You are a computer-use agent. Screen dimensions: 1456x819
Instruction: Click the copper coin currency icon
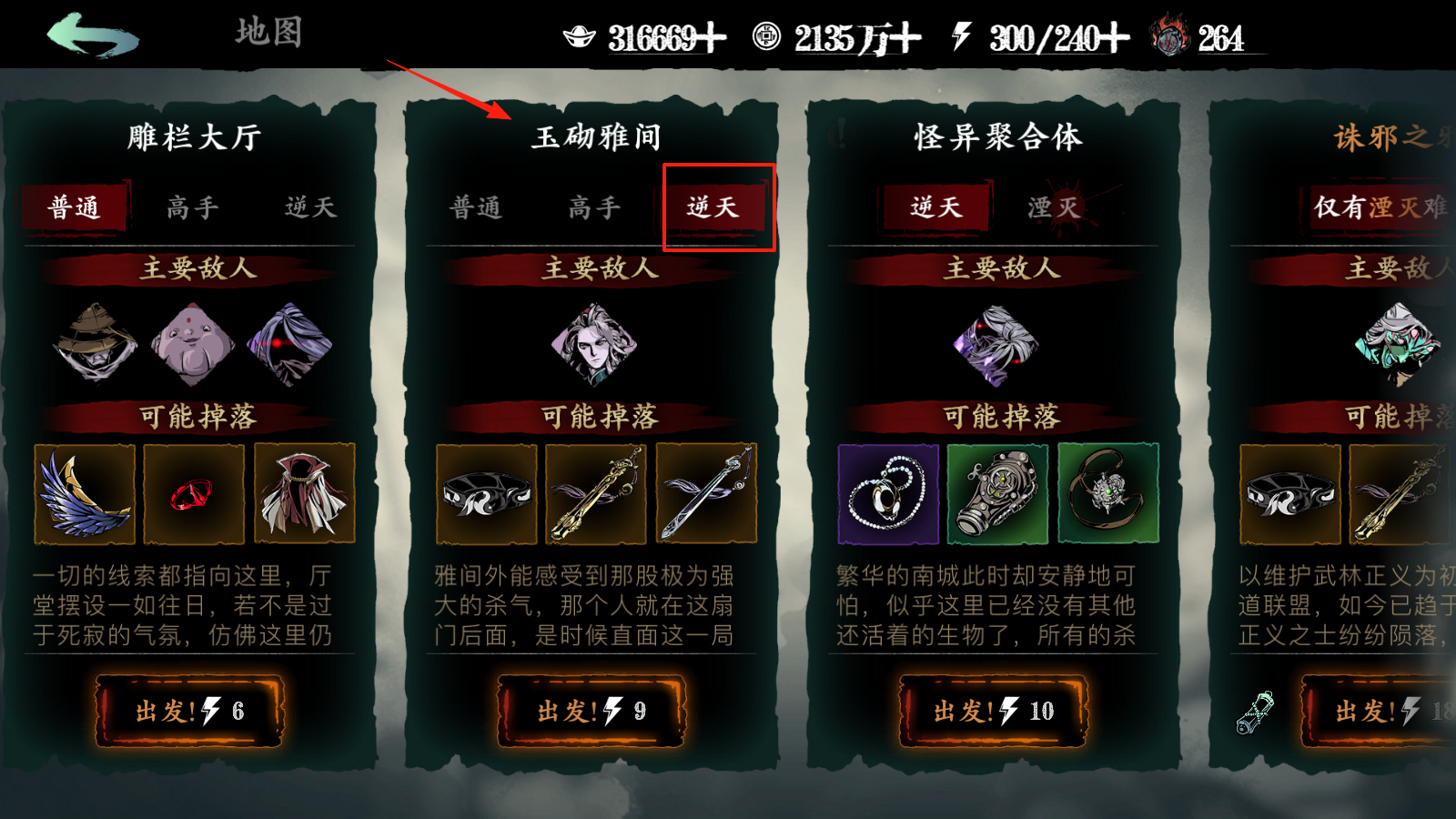point(769,38)
